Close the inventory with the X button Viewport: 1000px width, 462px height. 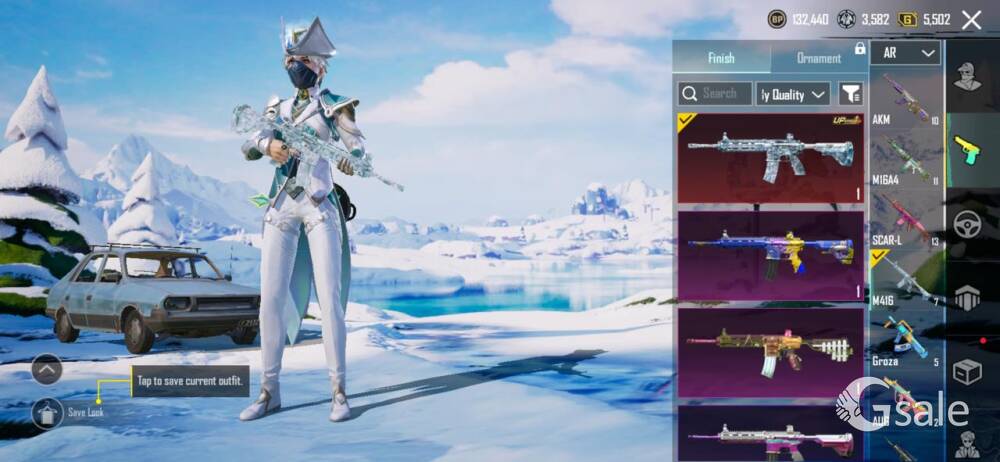point(971,19)
